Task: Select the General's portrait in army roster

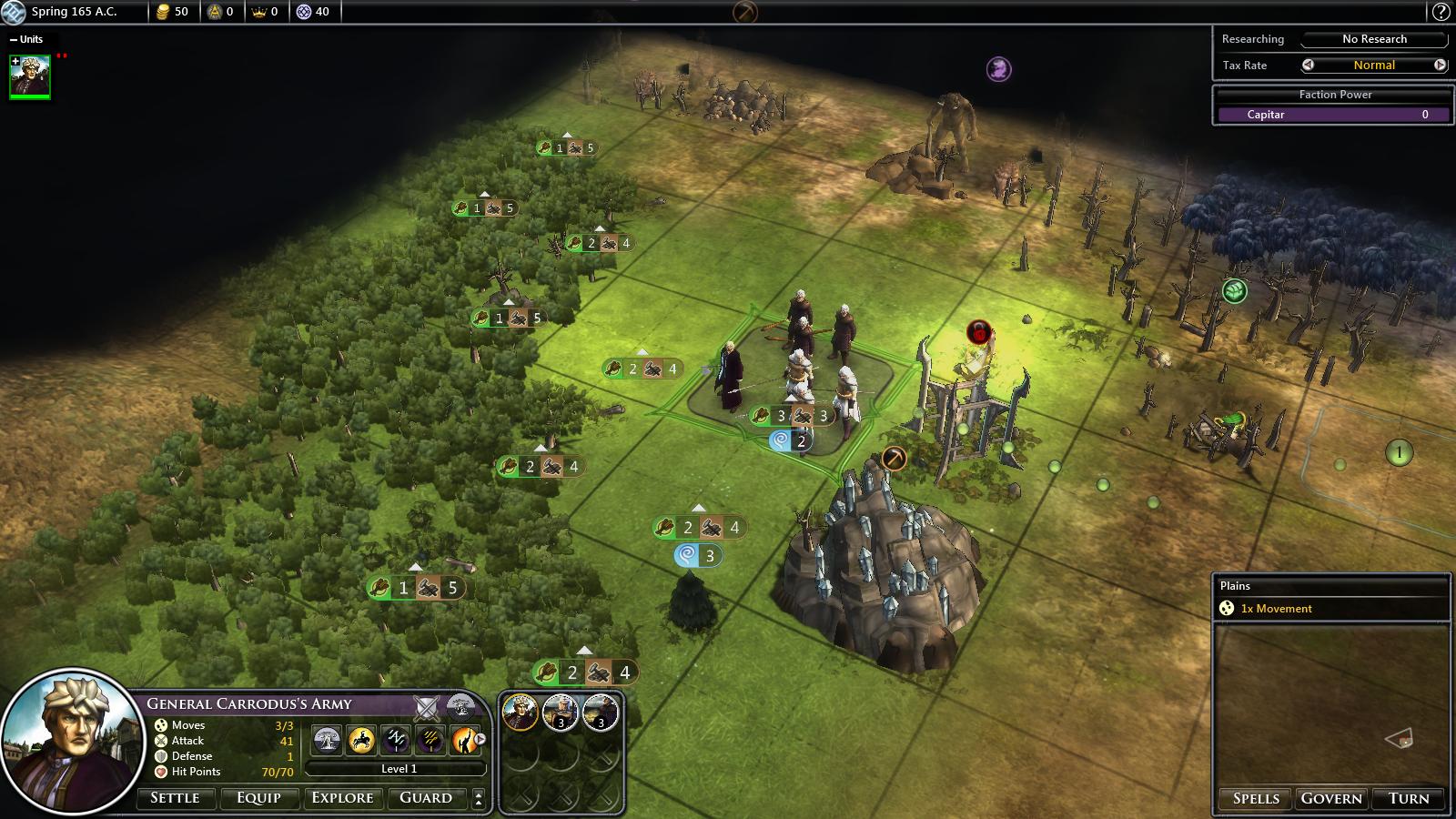Action: click(520, 713)
